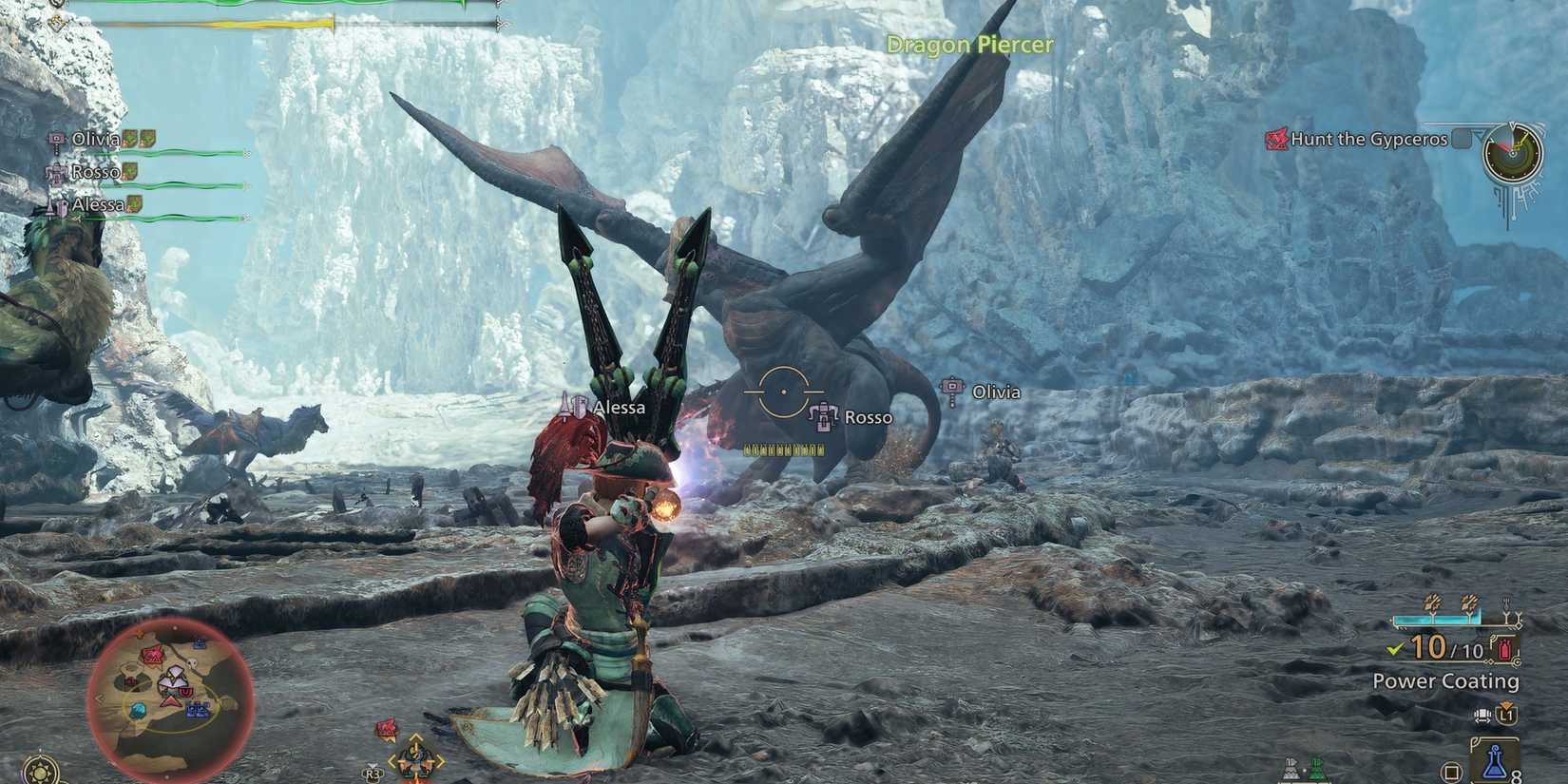1568x784 pixels.
Task: Click Rosso's weapon icon in party list
Action: coord(59,172)
